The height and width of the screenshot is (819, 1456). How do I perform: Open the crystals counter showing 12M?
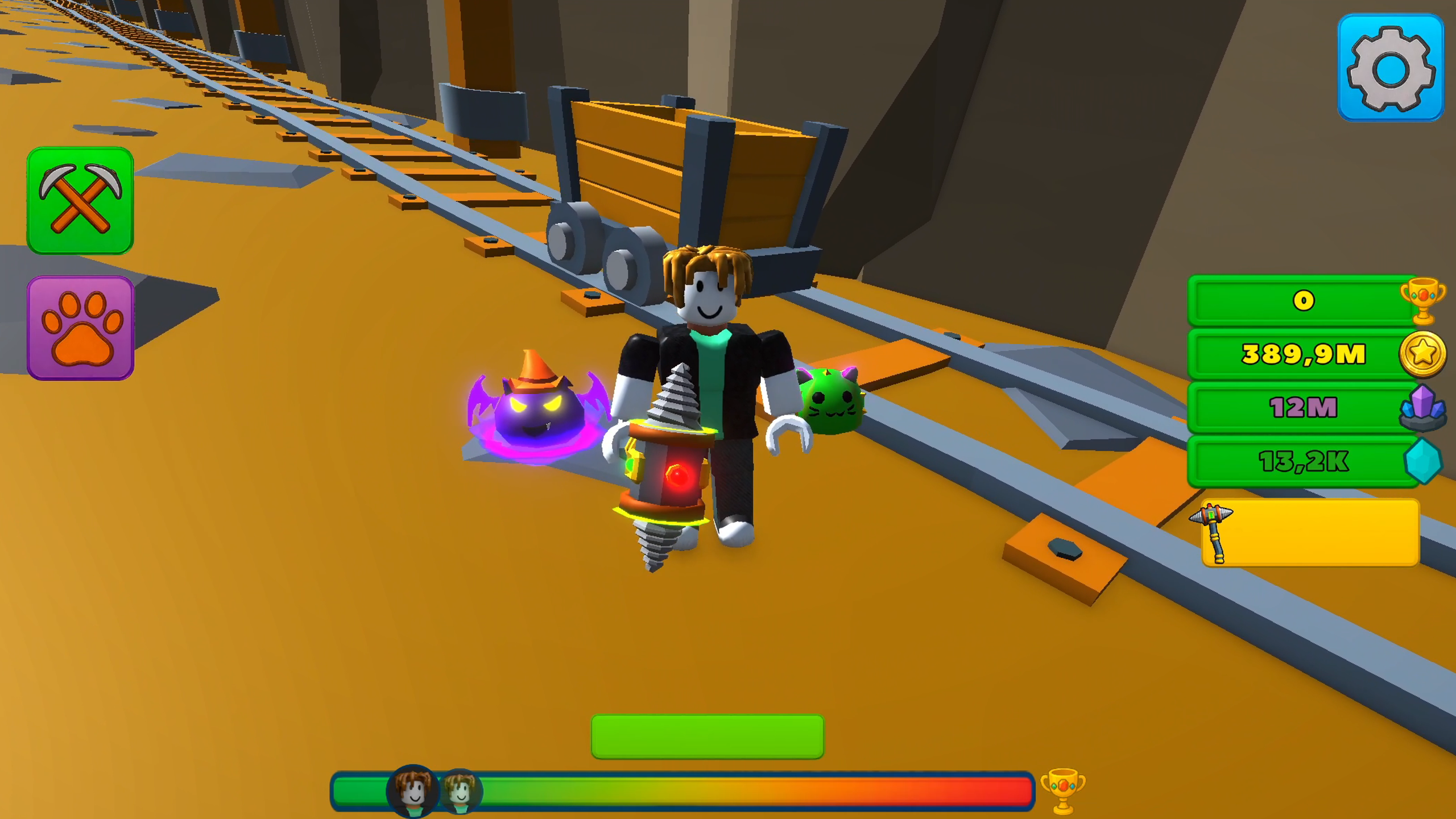[x=1302, y=408]
